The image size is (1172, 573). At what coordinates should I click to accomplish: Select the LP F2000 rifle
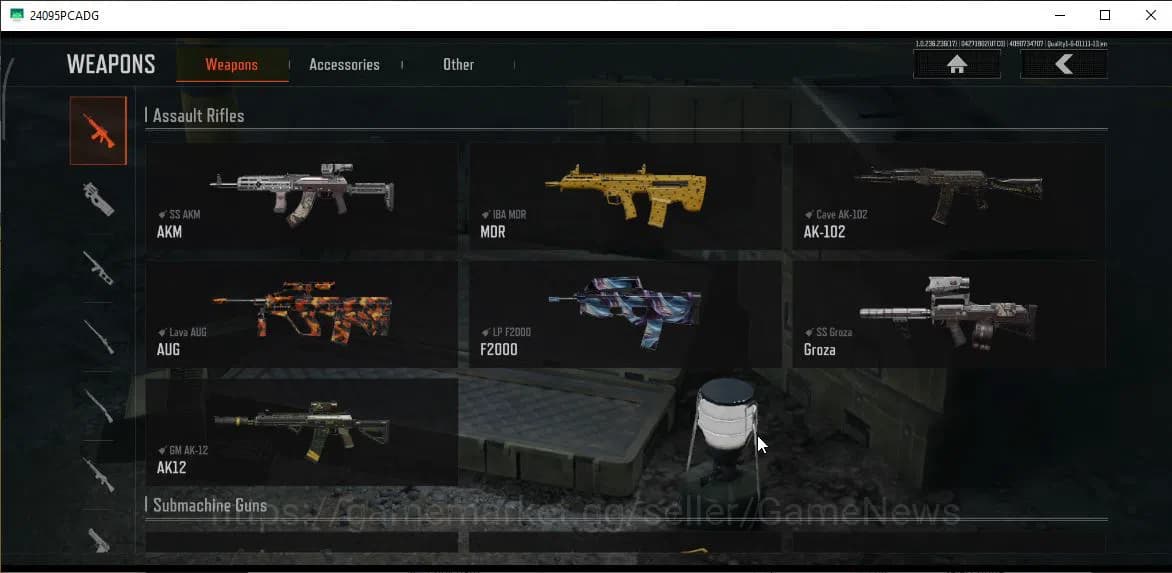point(625,314)
